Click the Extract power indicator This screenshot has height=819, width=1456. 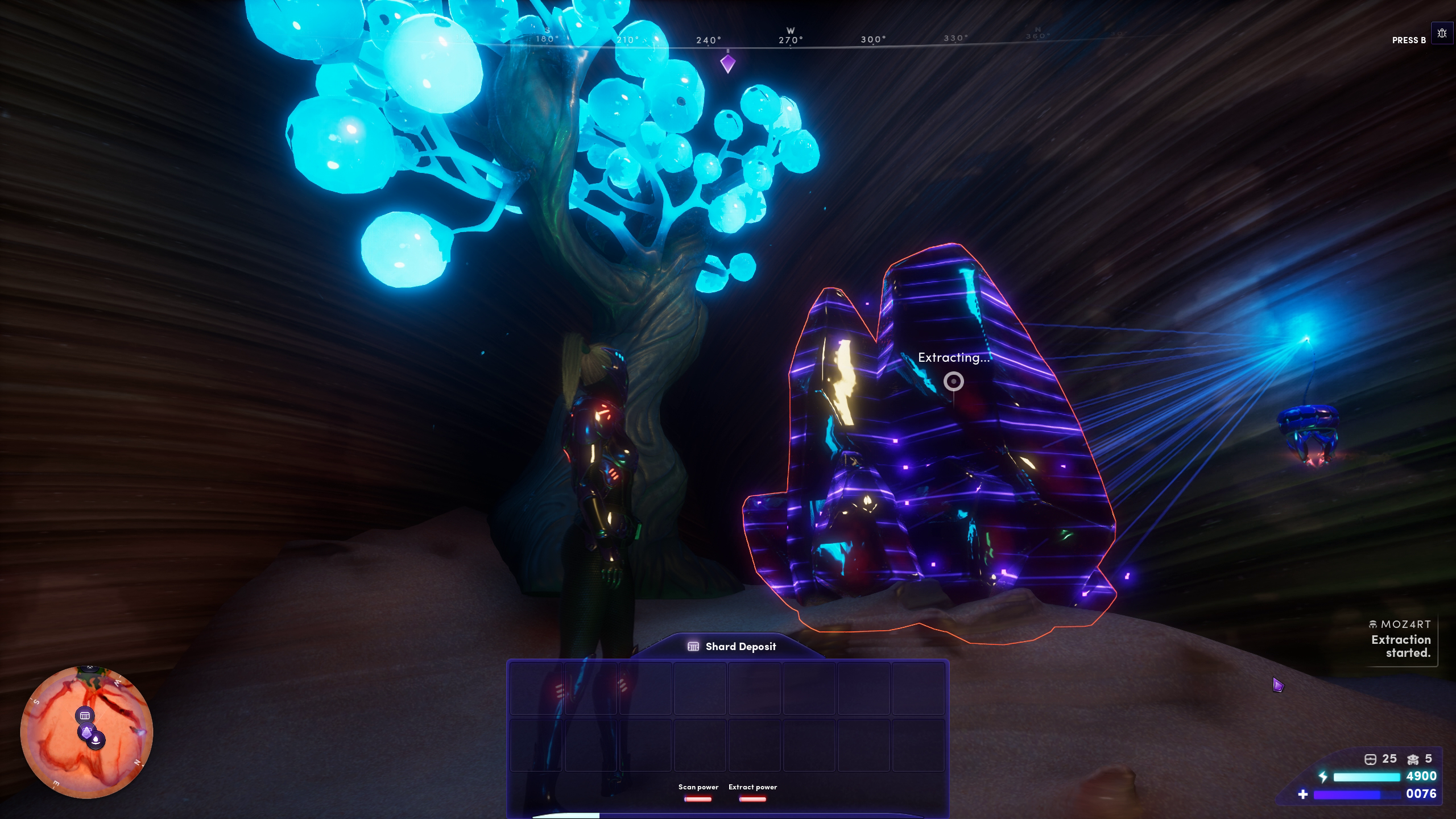[x=752, y=793]
